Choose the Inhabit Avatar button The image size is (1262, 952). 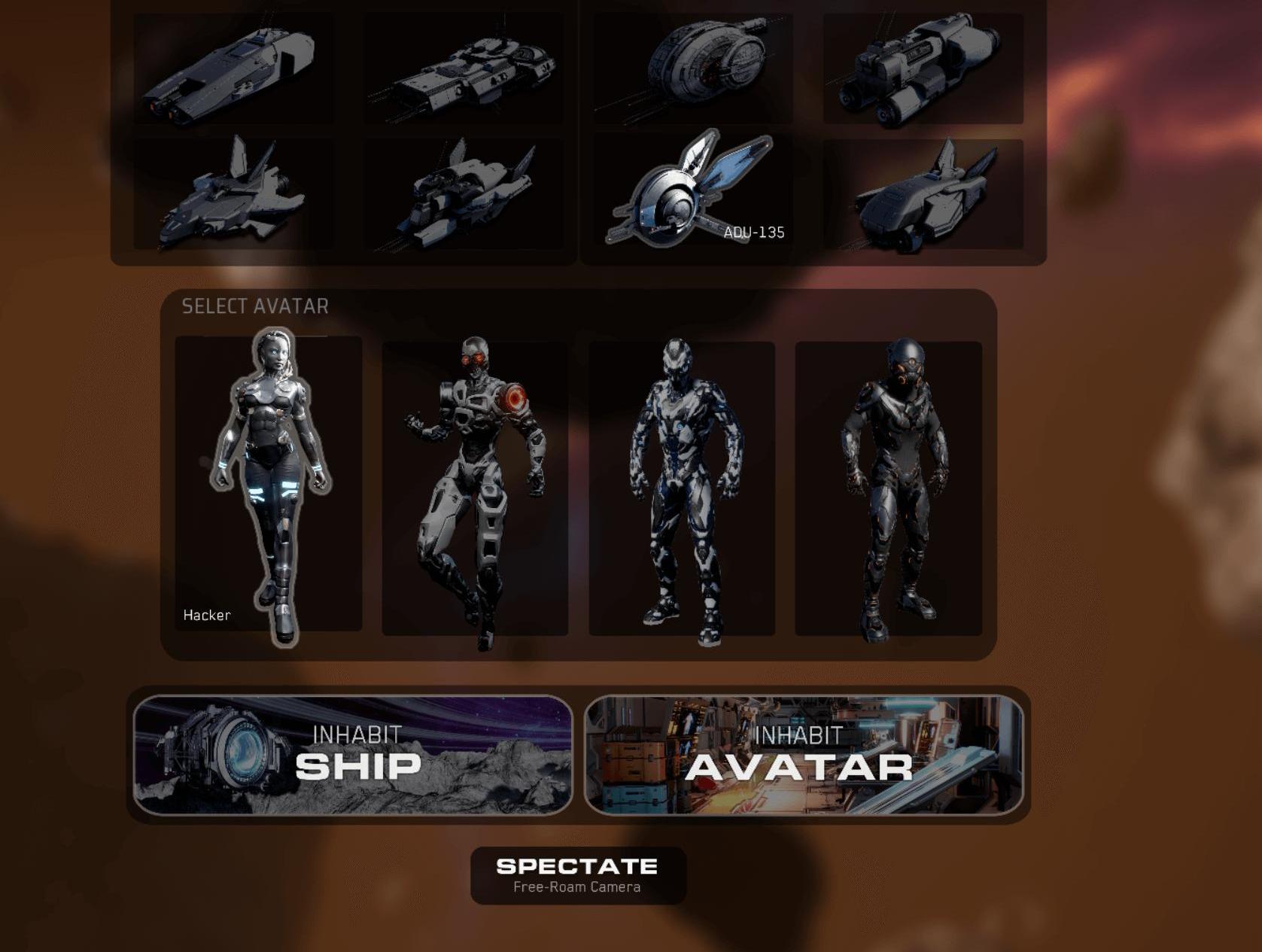(x=803, y=755)
